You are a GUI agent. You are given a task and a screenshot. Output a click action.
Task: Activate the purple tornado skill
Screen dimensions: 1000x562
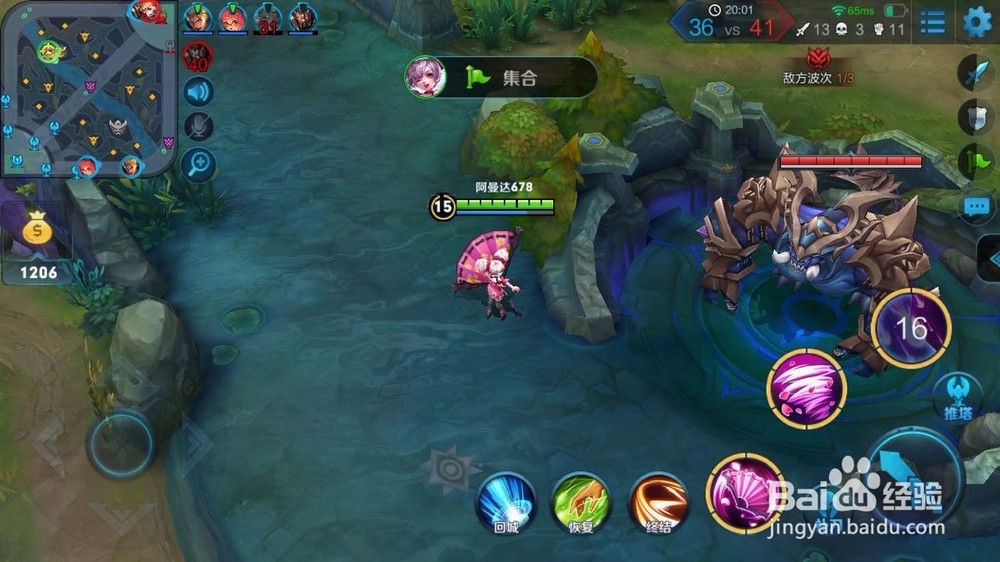point(806,389)
